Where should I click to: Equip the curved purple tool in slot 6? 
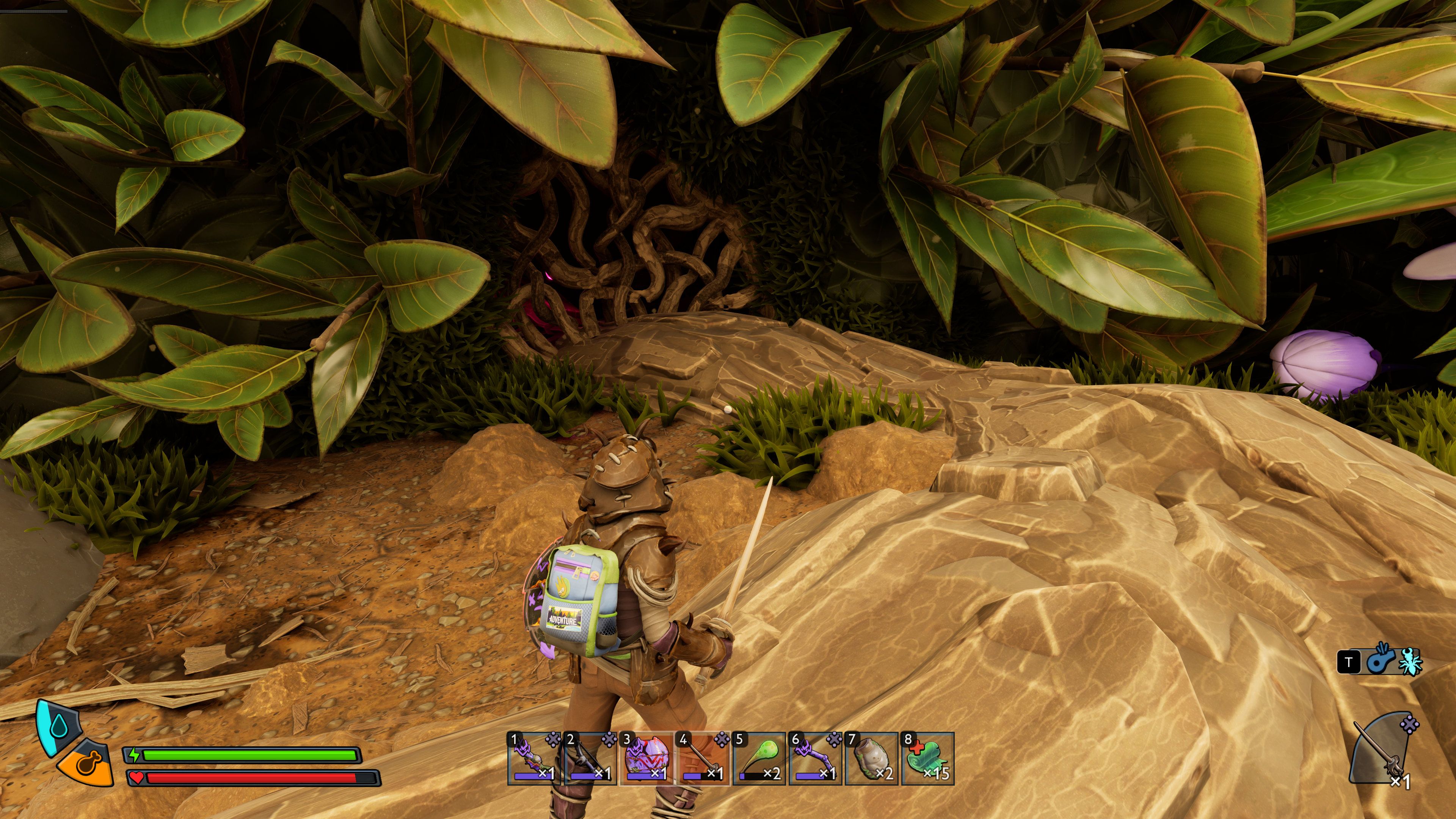point(815,758)
